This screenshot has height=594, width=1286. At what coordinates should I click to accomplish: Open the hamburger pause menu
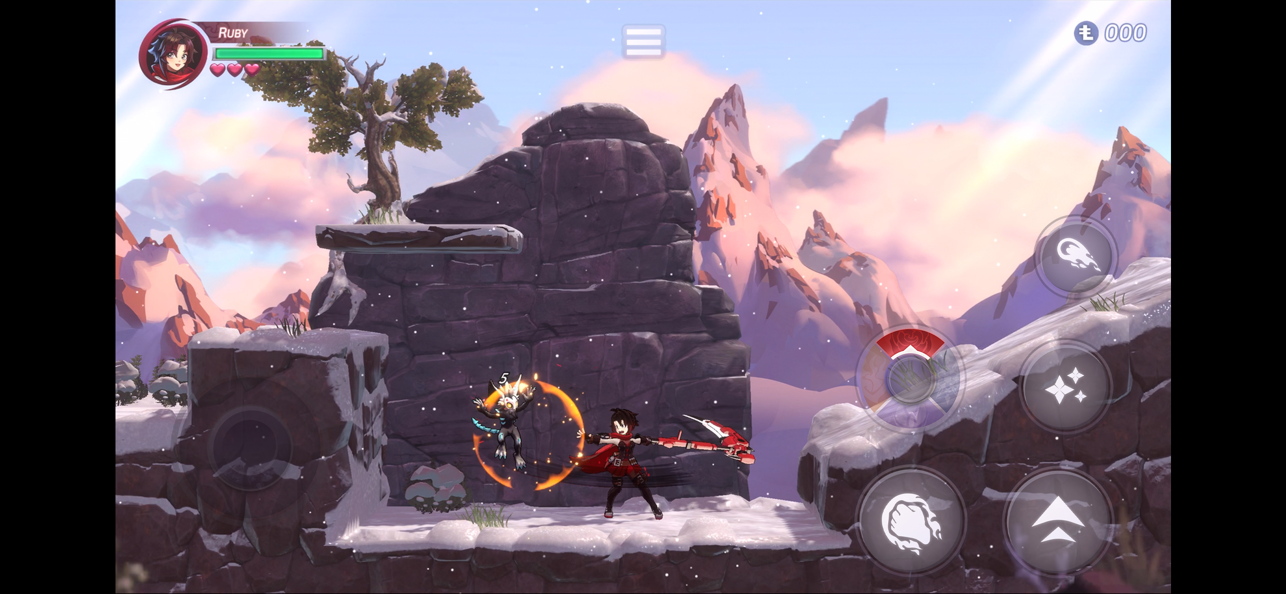point(643,42)
